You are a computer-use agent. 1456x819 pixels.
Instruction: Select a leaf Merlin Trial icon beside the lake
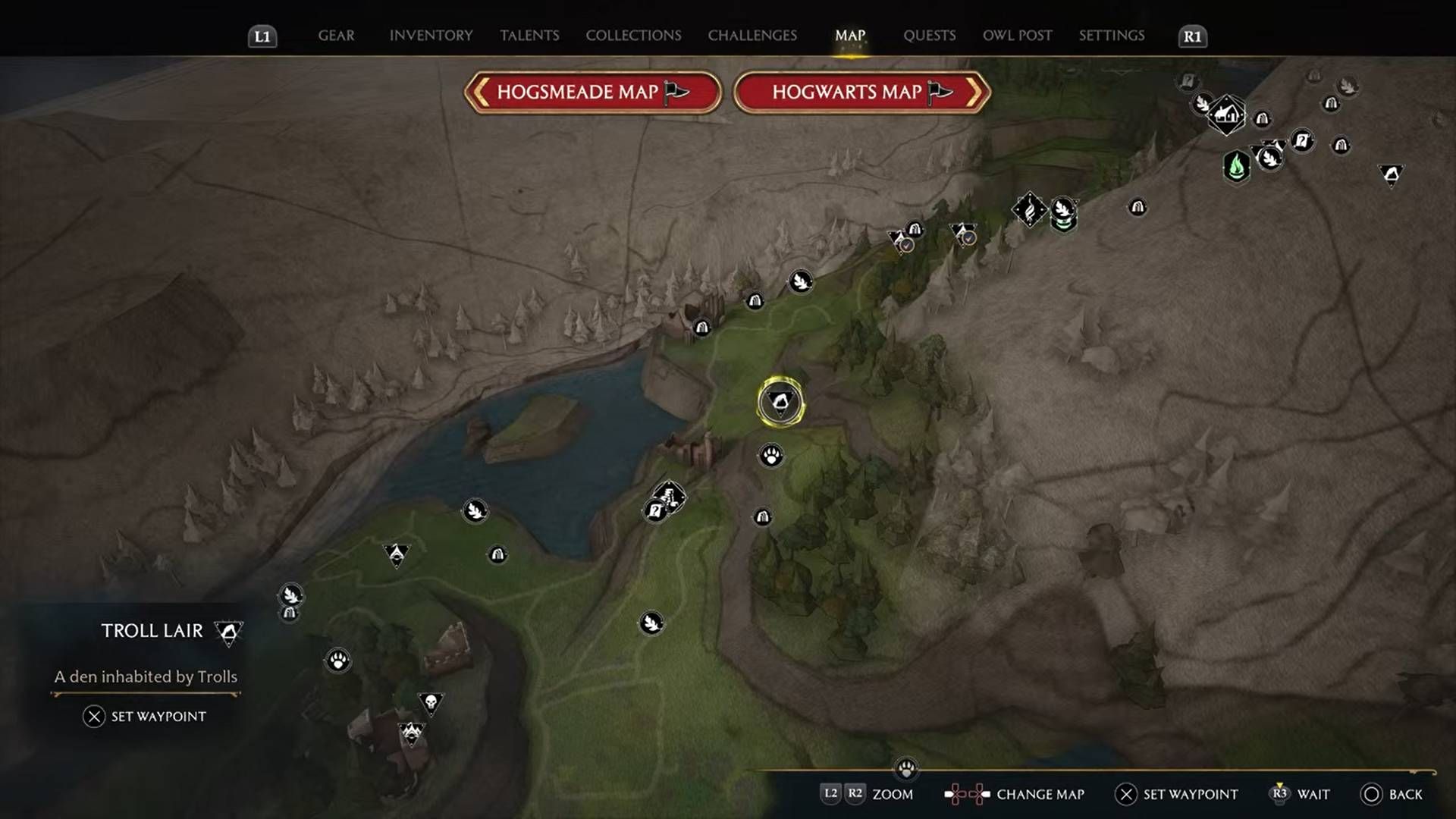point(474,510)
